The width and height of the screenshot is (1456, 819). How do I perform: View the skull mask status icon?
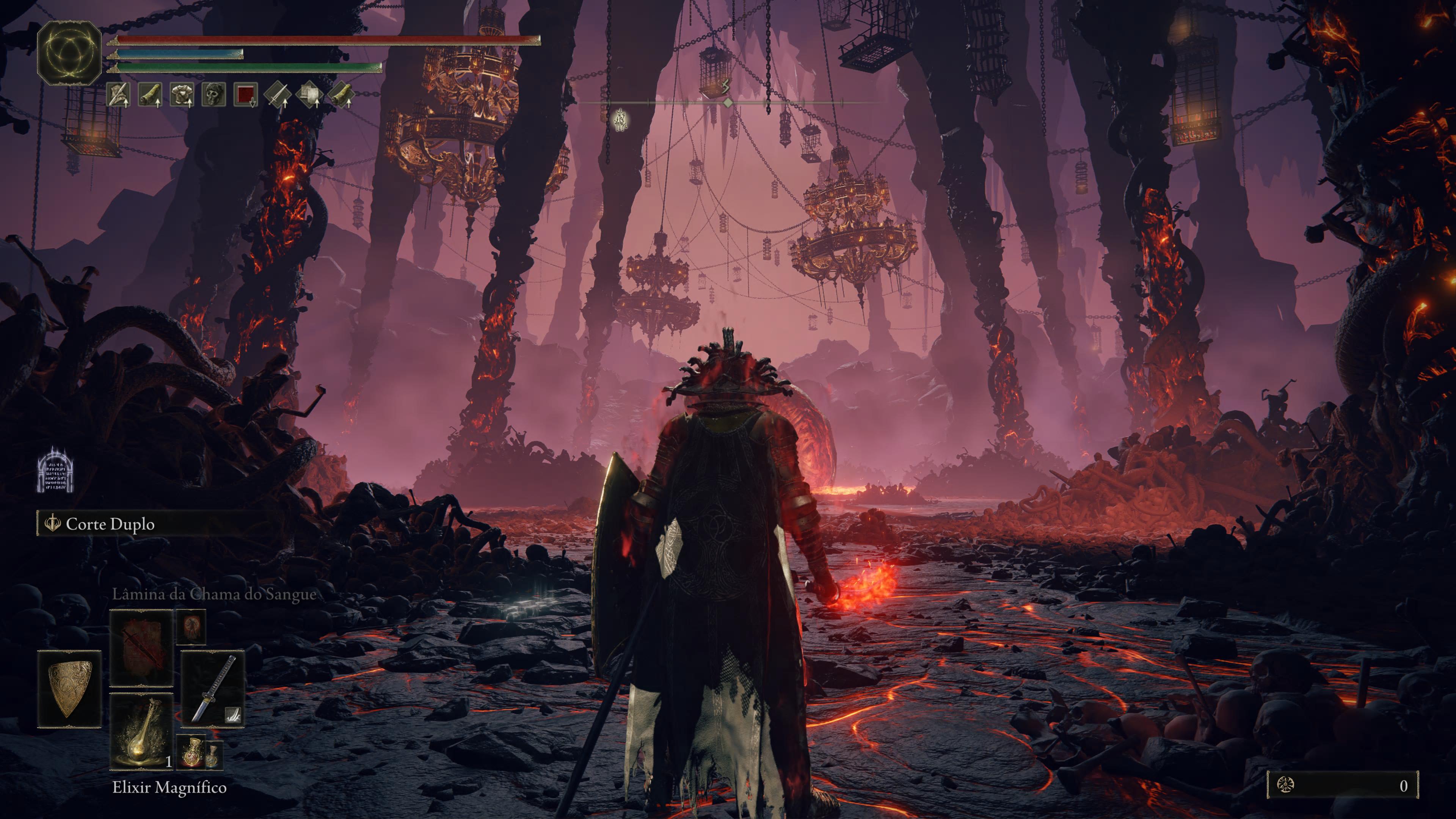(x=214, y=95)
